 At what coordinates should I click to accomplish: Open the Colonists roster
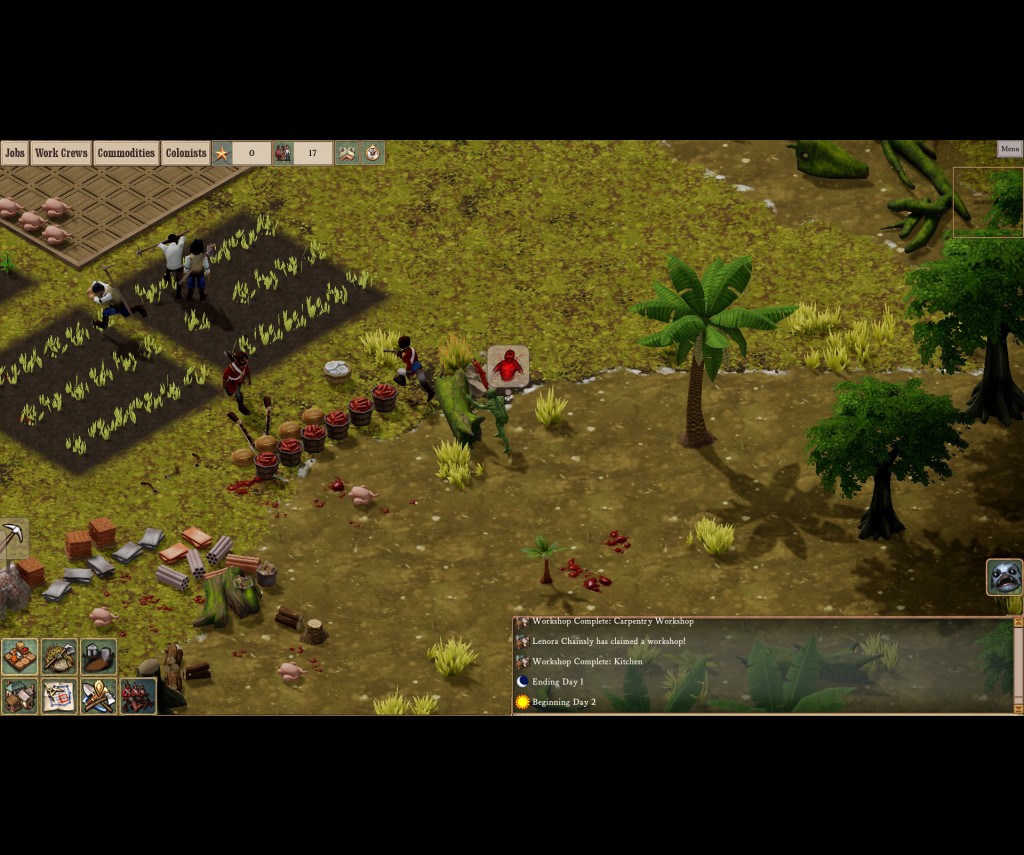point(186,153)
